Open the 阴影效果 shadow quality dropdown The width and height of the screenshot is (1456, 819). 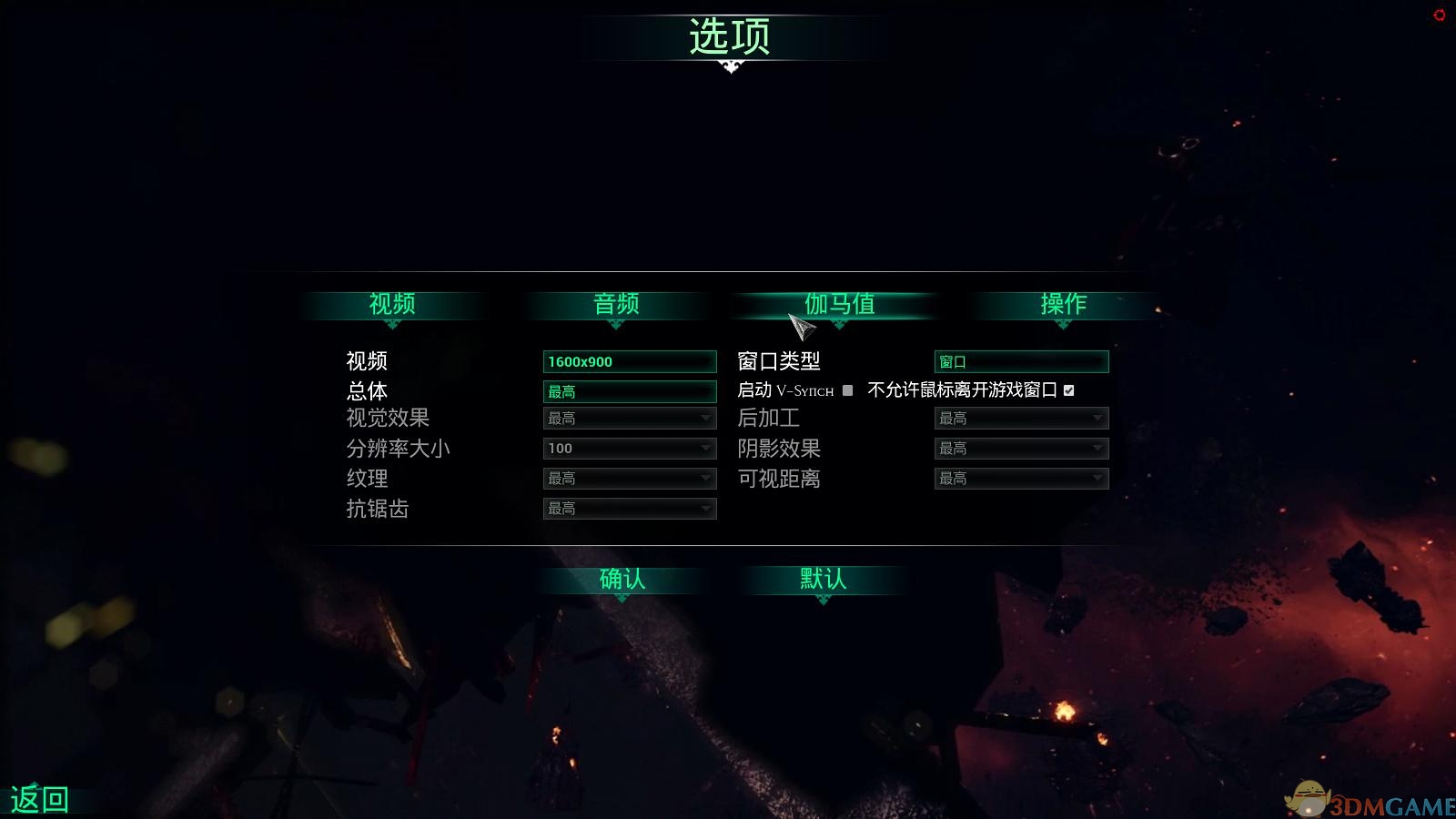pos(1021,448)
